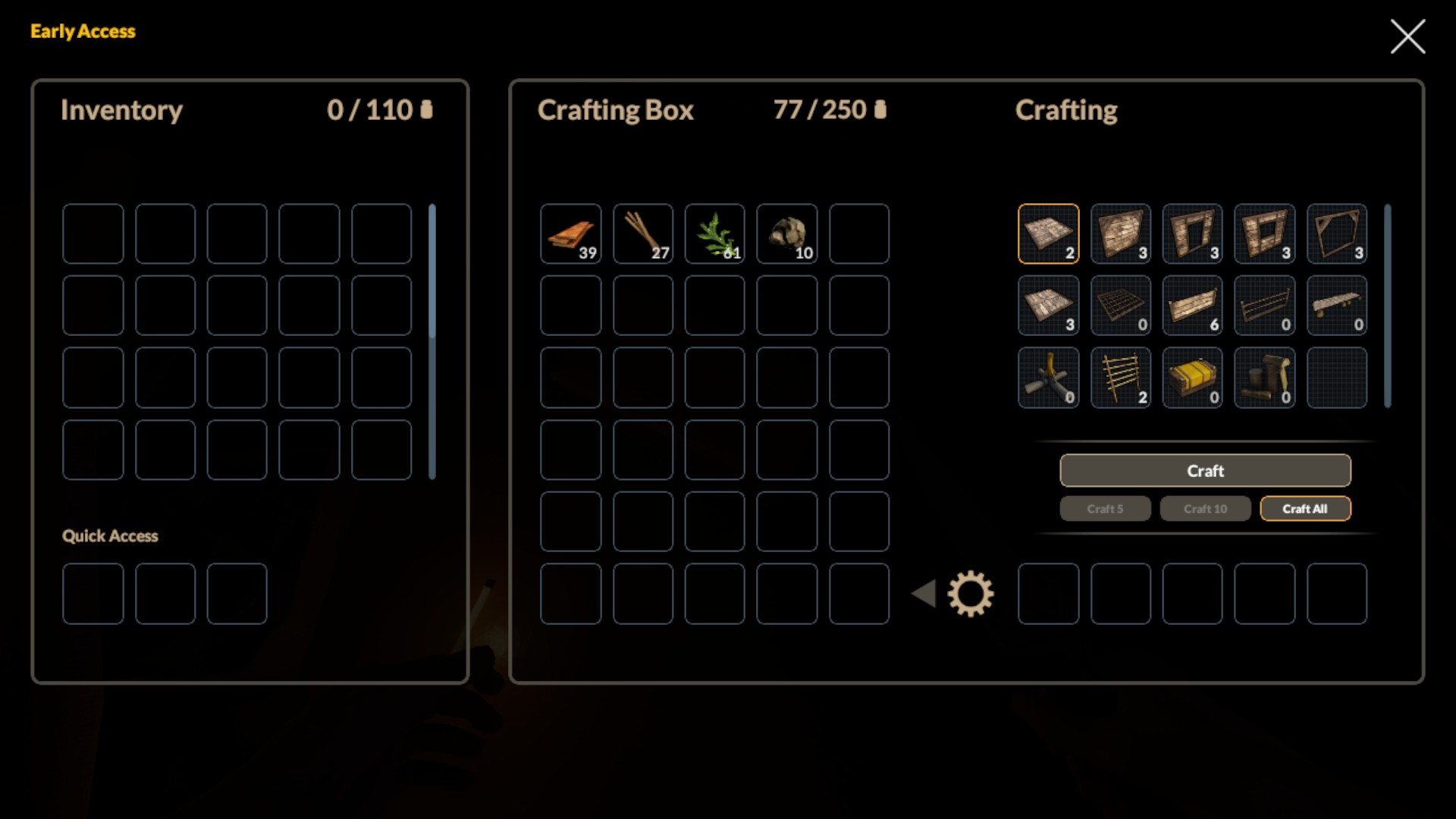Select the empty wooden wall frame recipe

coord(1337,234)
